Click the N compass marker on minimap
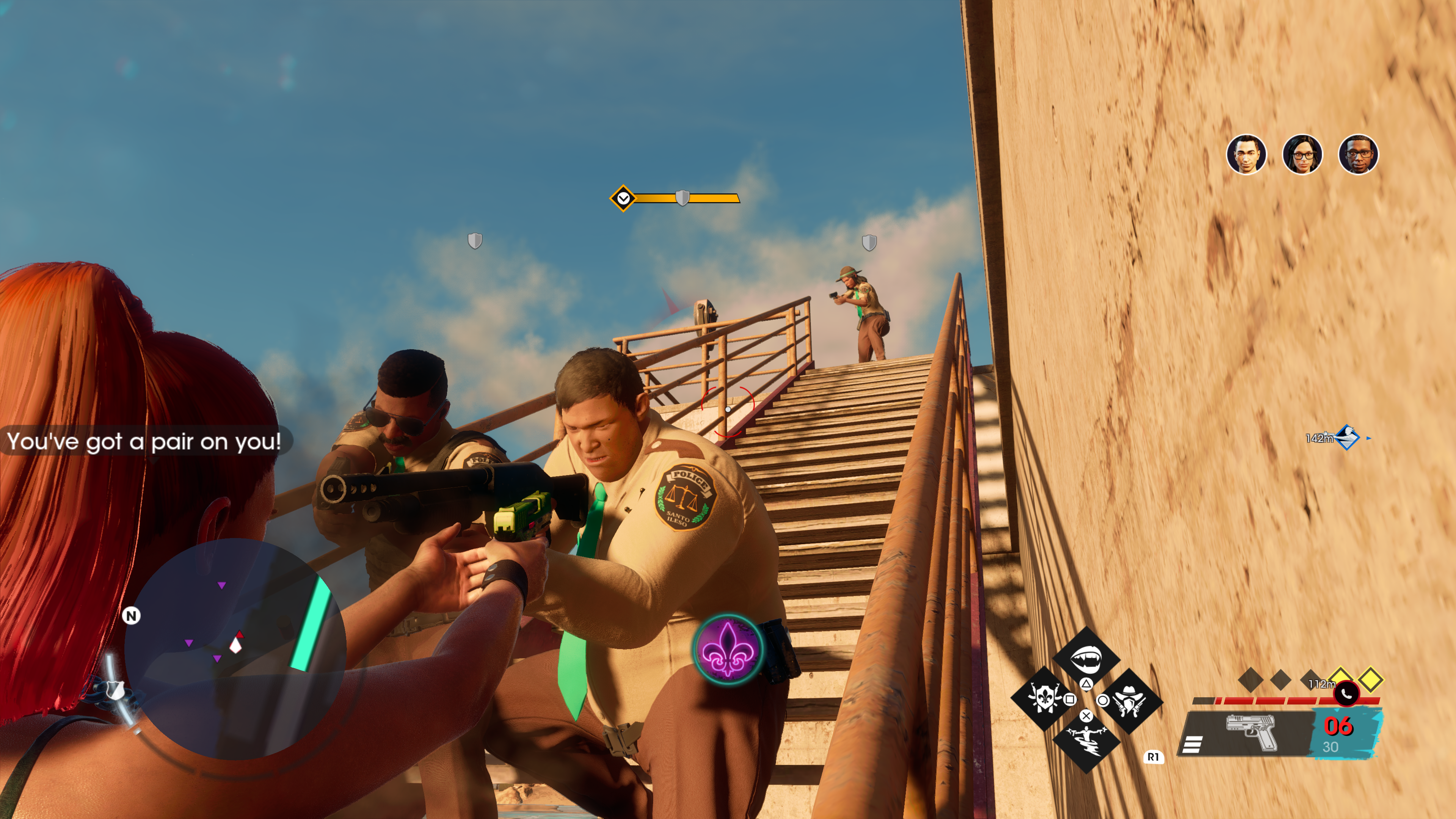The image size is (1456, 819). 132,615
